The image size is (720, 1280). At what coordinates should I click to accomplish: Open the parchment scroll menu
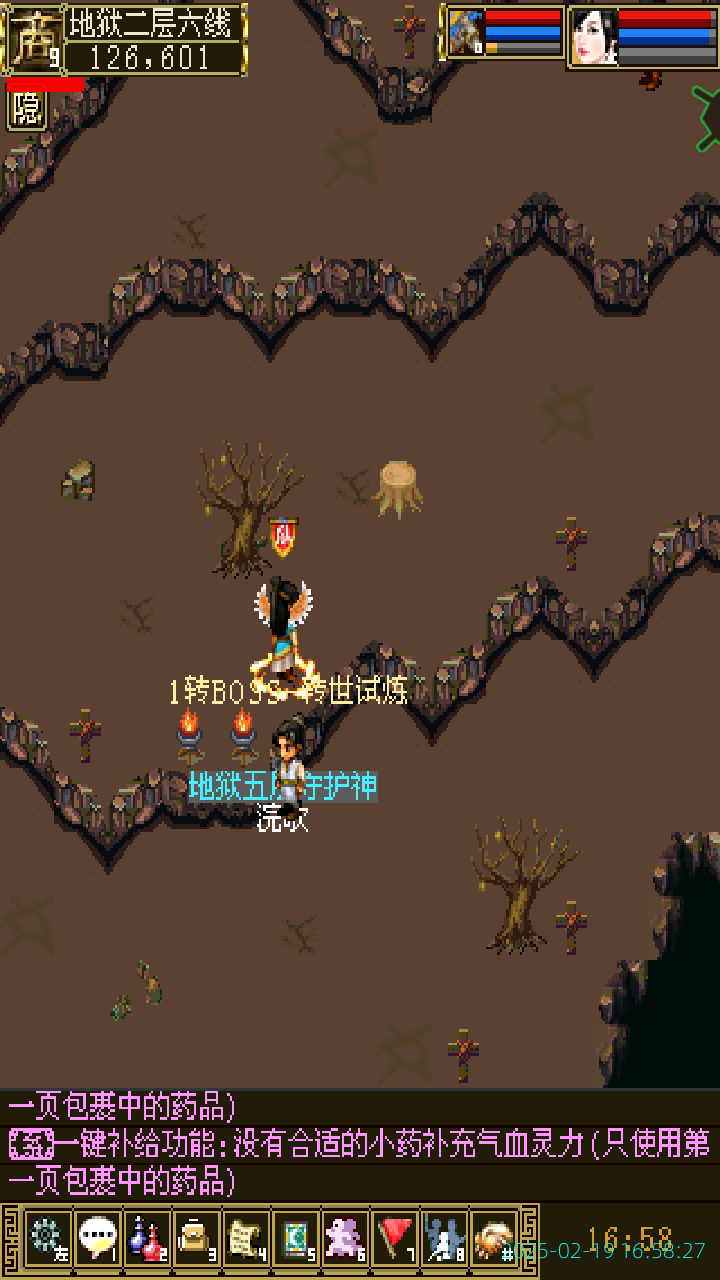[246, 1238]
